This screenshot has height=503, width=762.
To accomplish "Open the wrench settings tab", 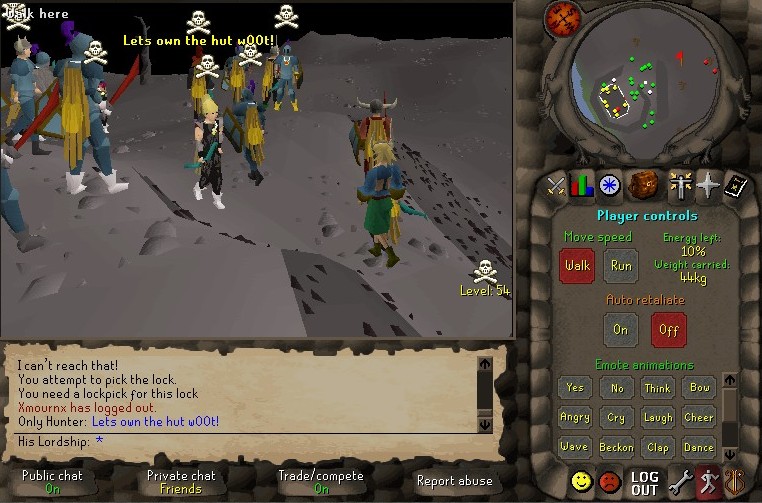I will 681,482.
